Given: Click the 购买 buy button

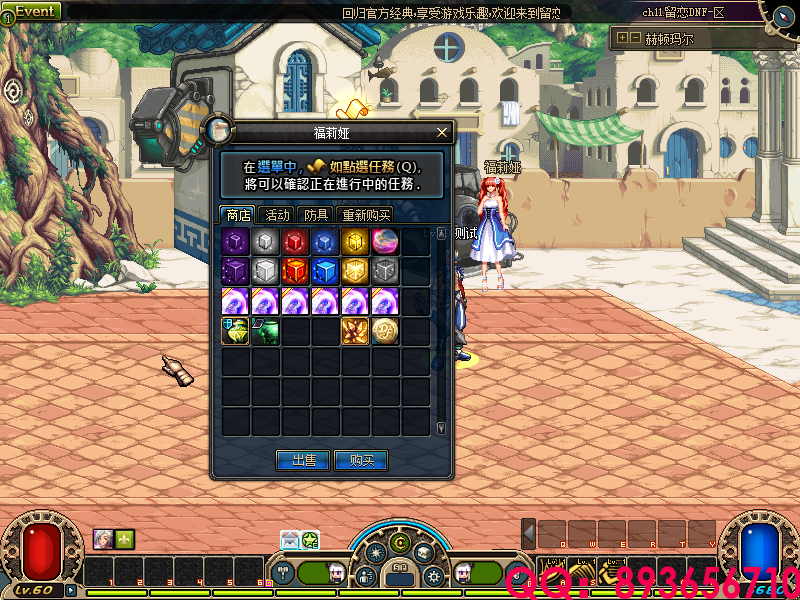Looking at the screenshot, I should pyautogui.click(x=361, y=460).
